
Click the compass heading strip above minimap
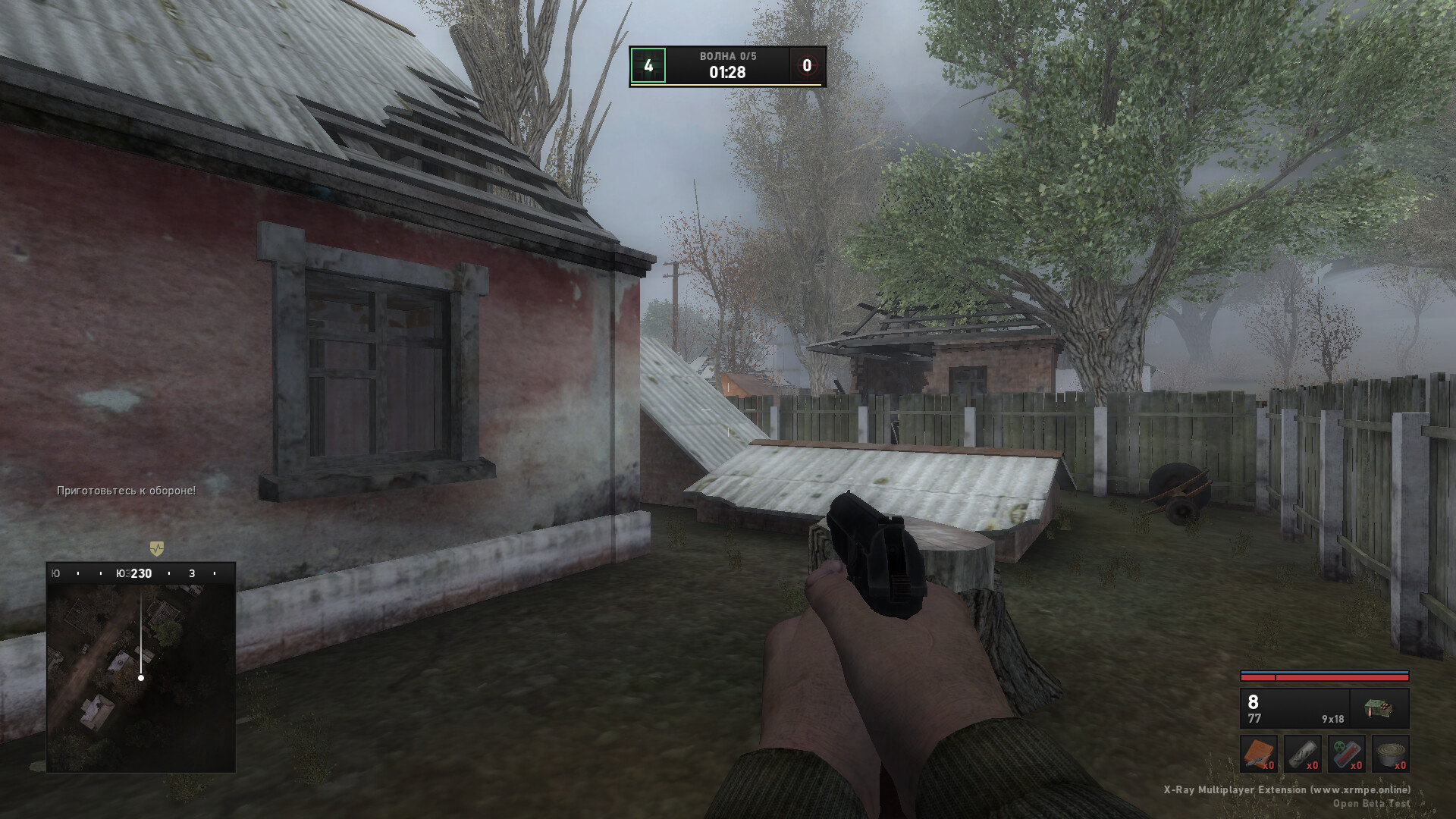(x=141, y=573)
